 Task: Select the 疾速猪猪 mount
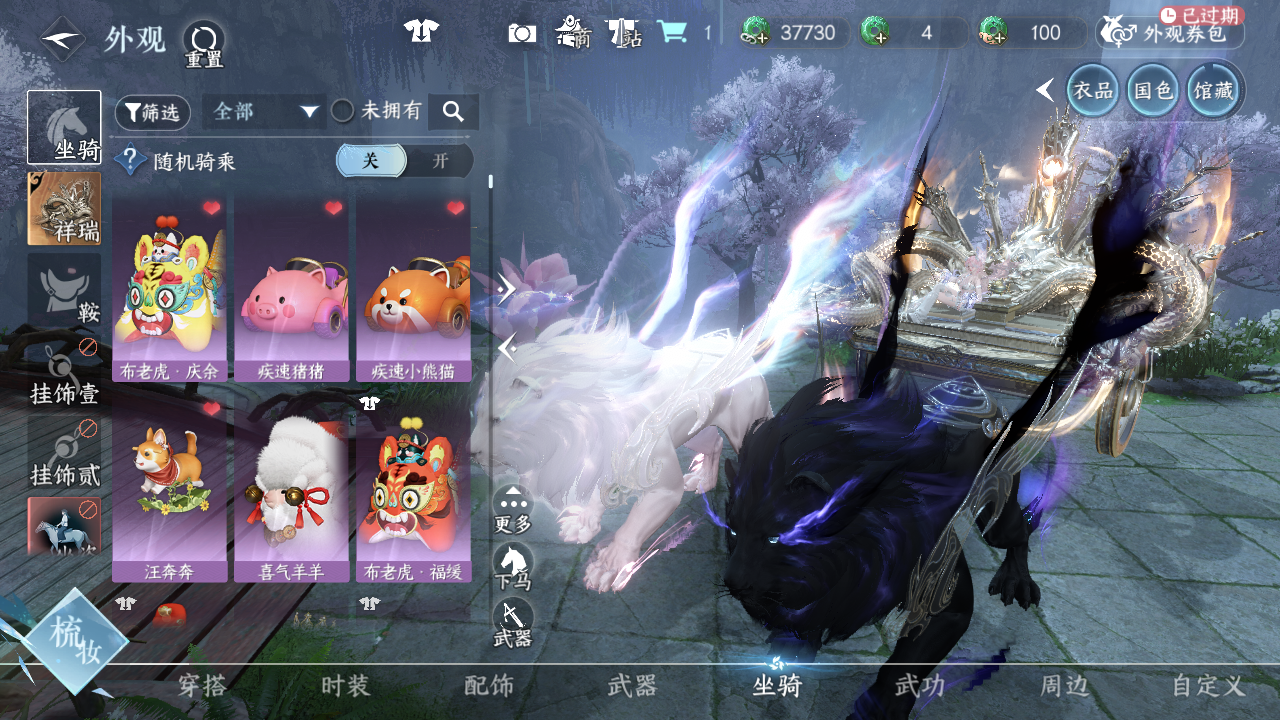(291, 288)
